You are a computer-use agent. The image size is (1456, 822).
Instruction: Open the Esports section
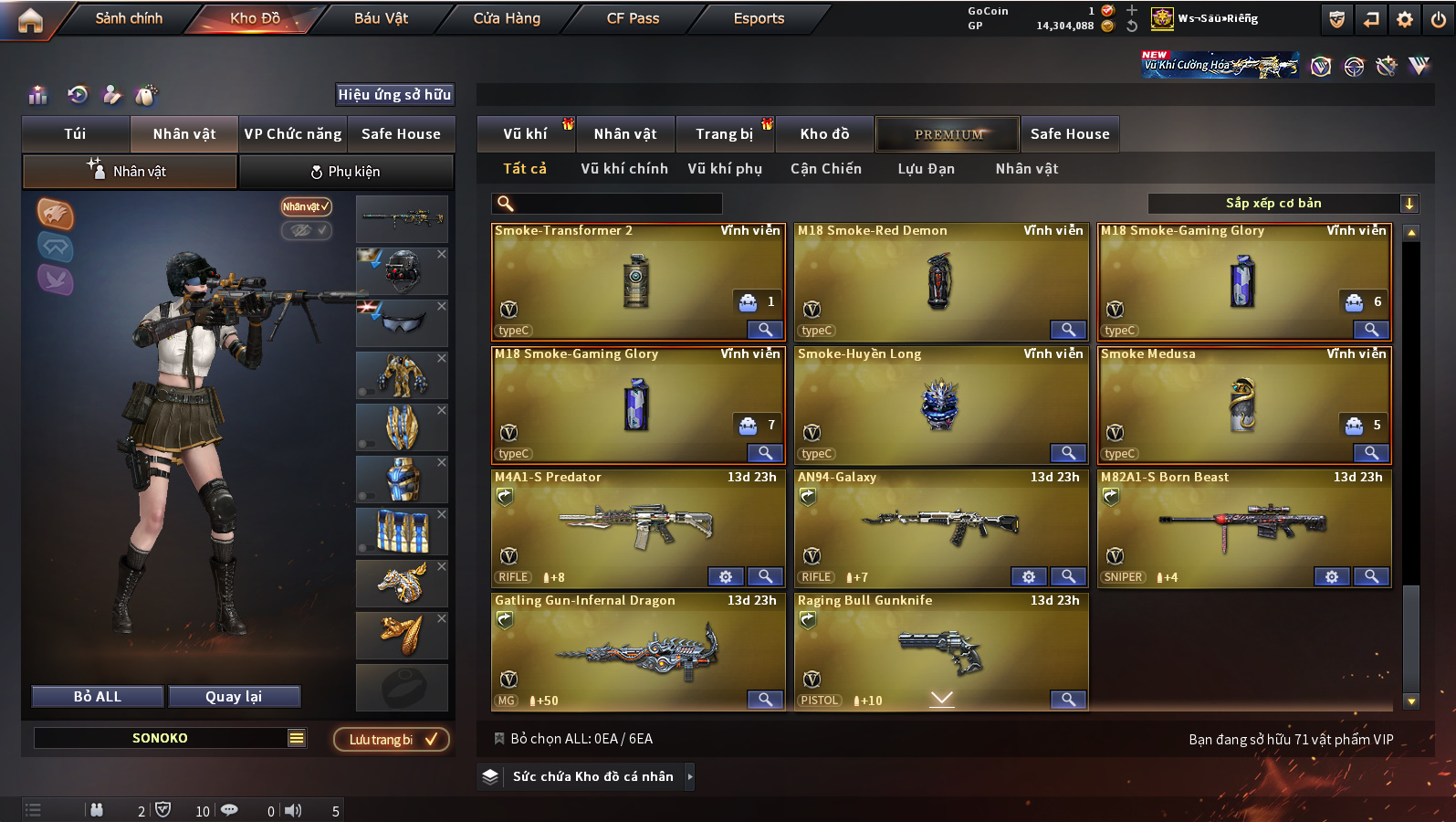click(x=759, y=18)
